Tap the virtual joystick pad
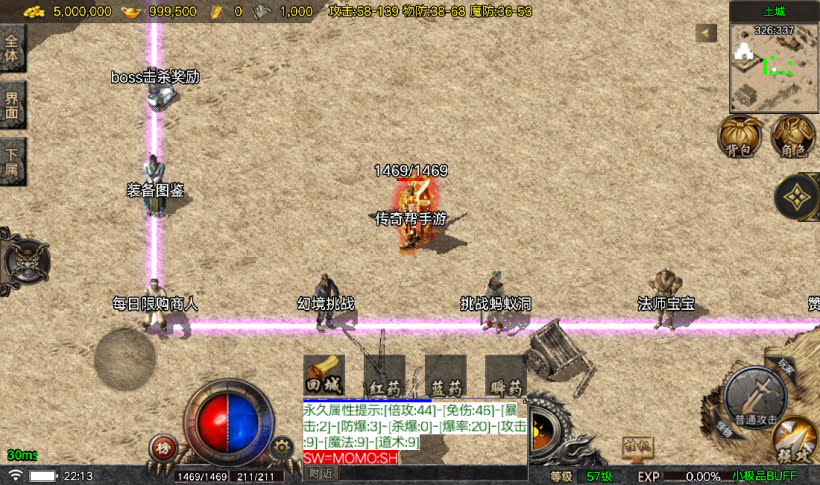The image size is (820, 485). pyautogui.click(x=125, y=358)
